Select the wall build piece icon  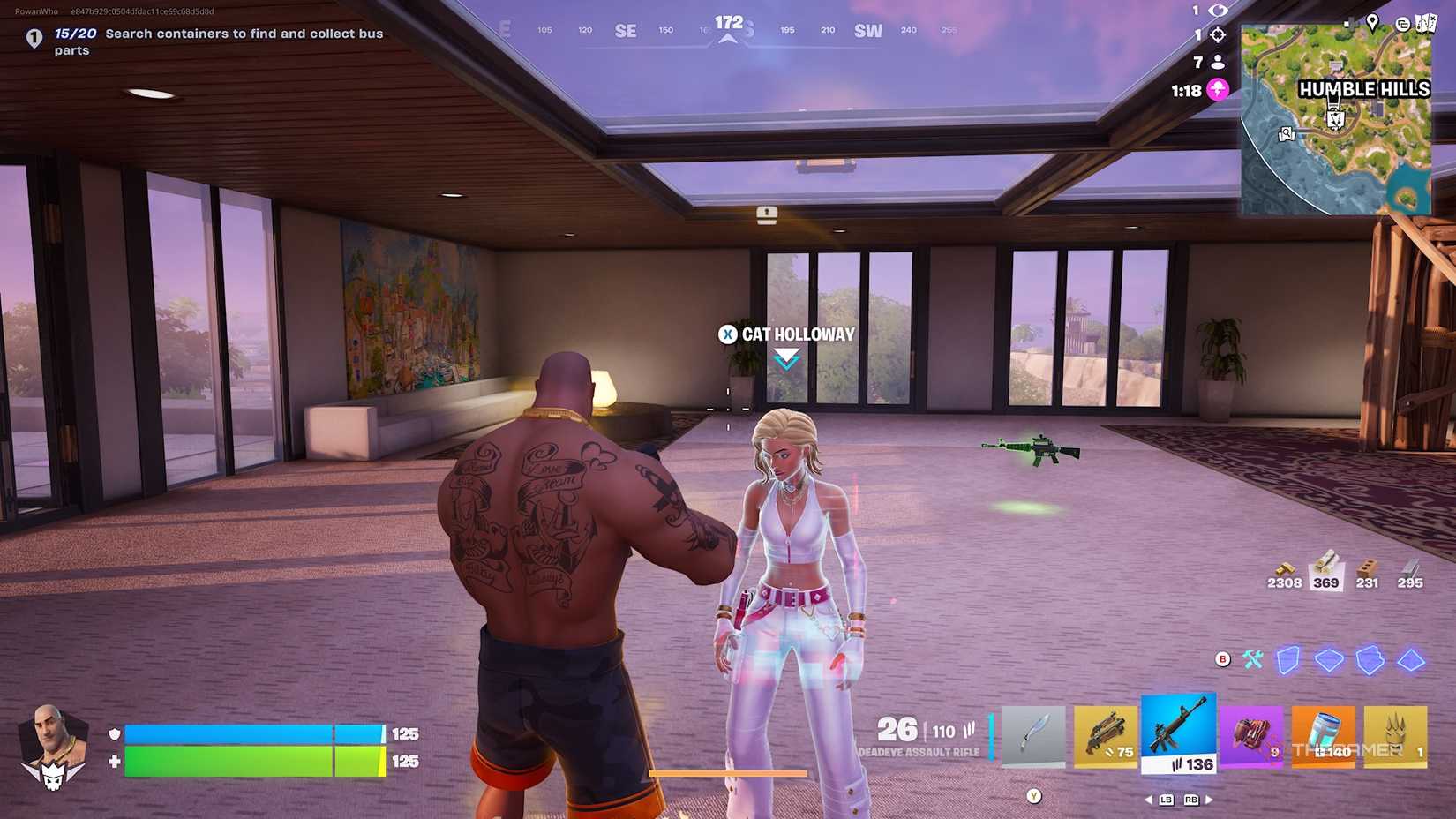(x=1288, y=658)
